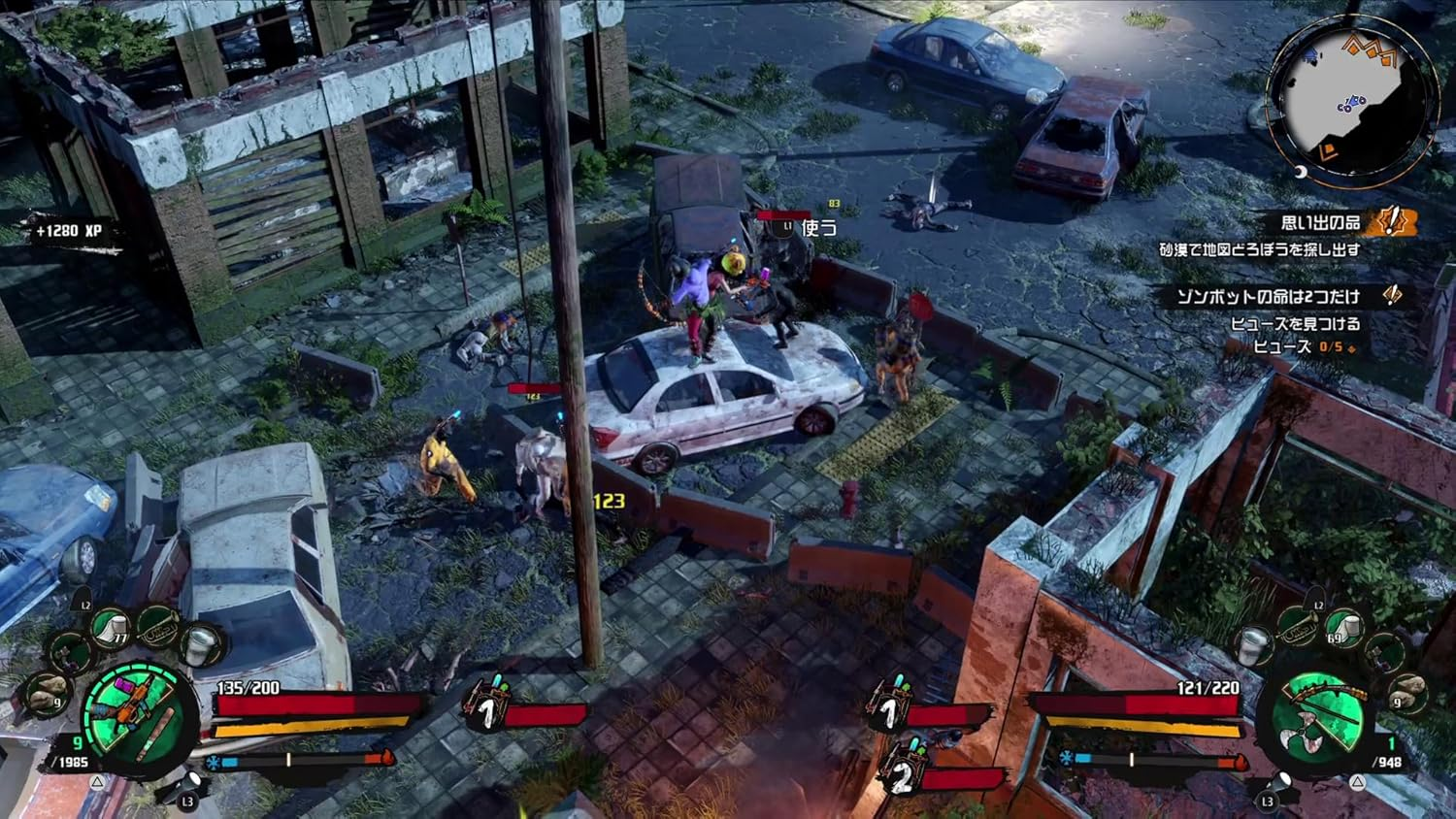Toggle the flame heat indicator

point(387,760)
